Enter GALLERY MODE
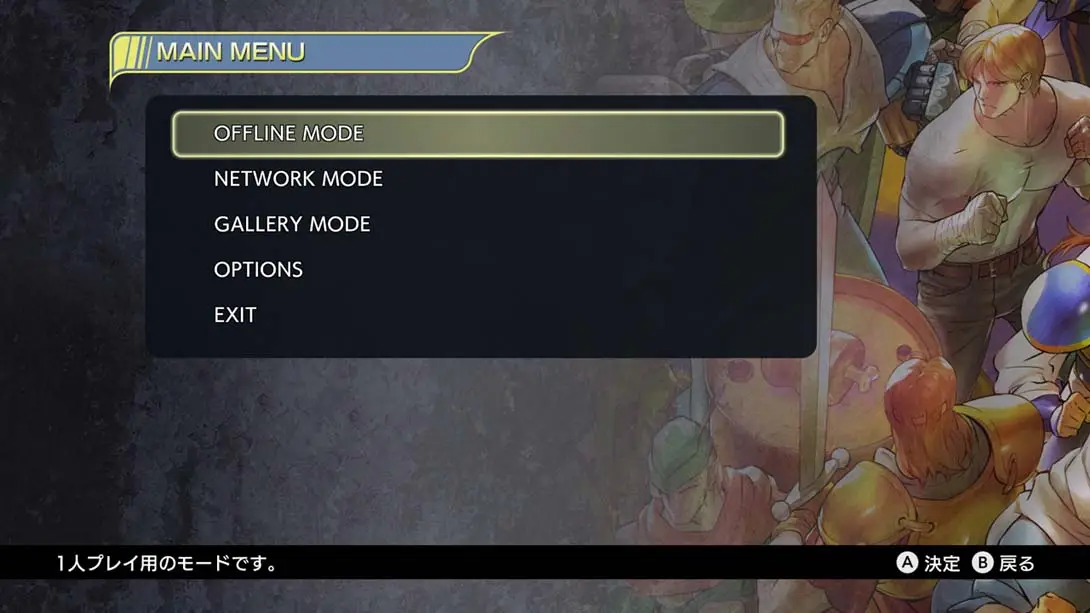 point(292,224)
